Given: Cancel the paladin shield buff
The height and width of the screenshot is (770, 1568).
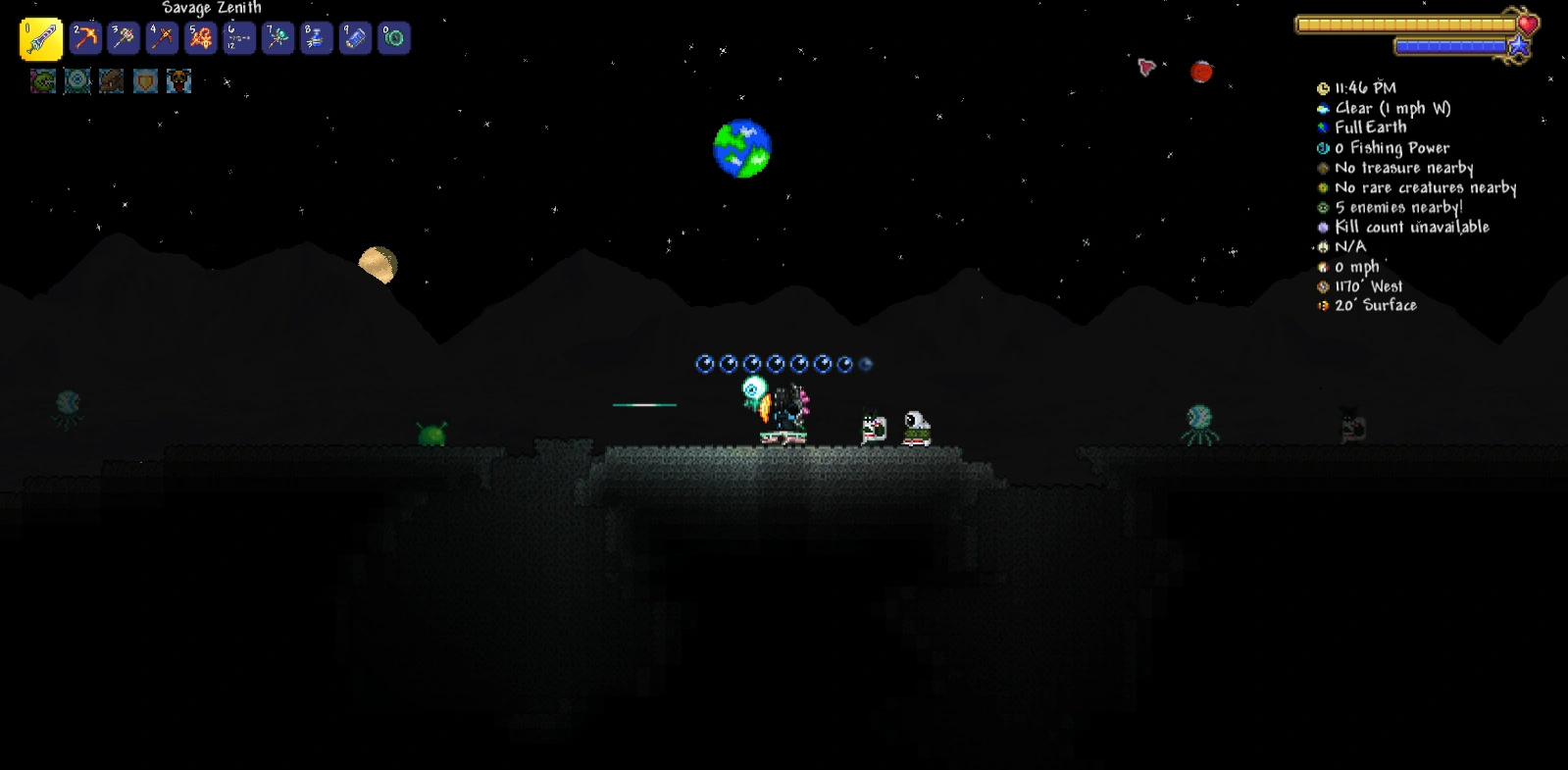Looking at the screenshot, I should [144, 81].
